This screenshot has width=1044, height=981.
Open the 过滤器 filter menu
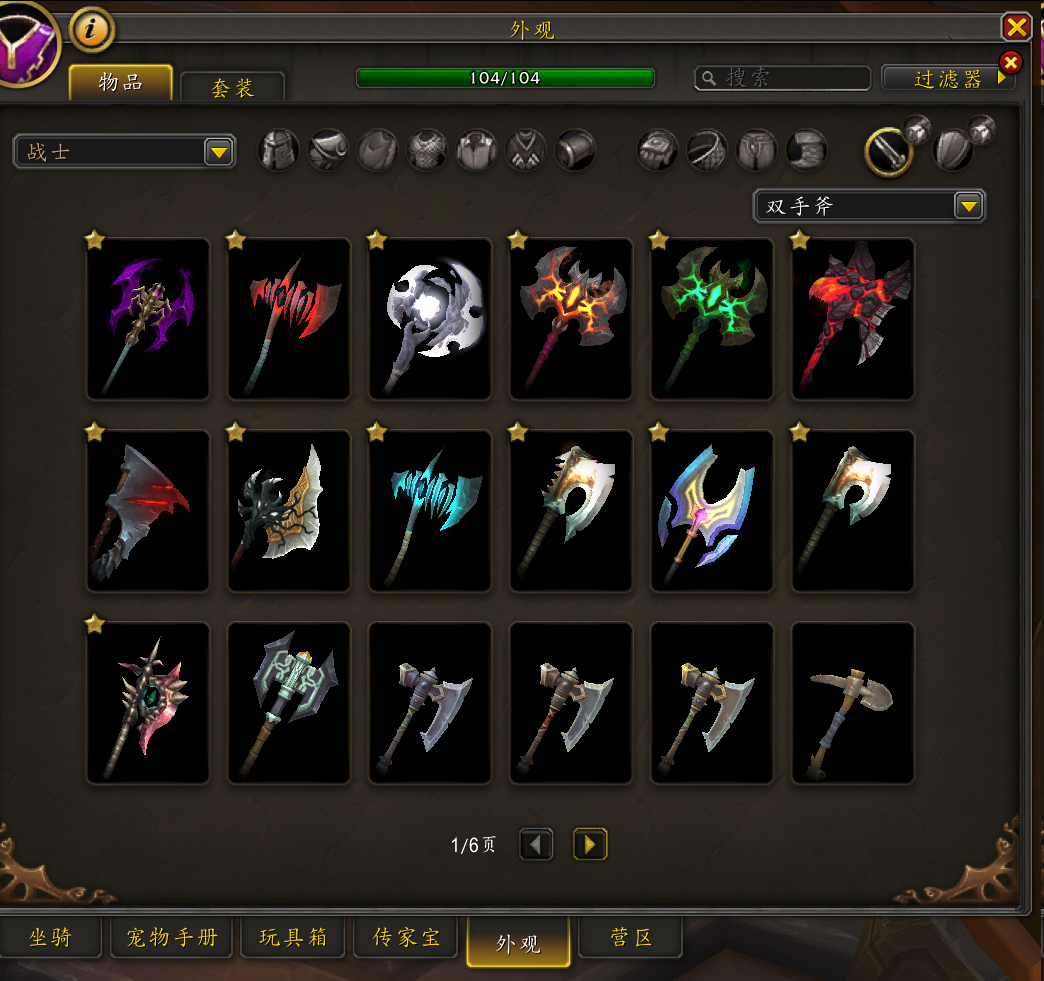(x=948, y=79)
